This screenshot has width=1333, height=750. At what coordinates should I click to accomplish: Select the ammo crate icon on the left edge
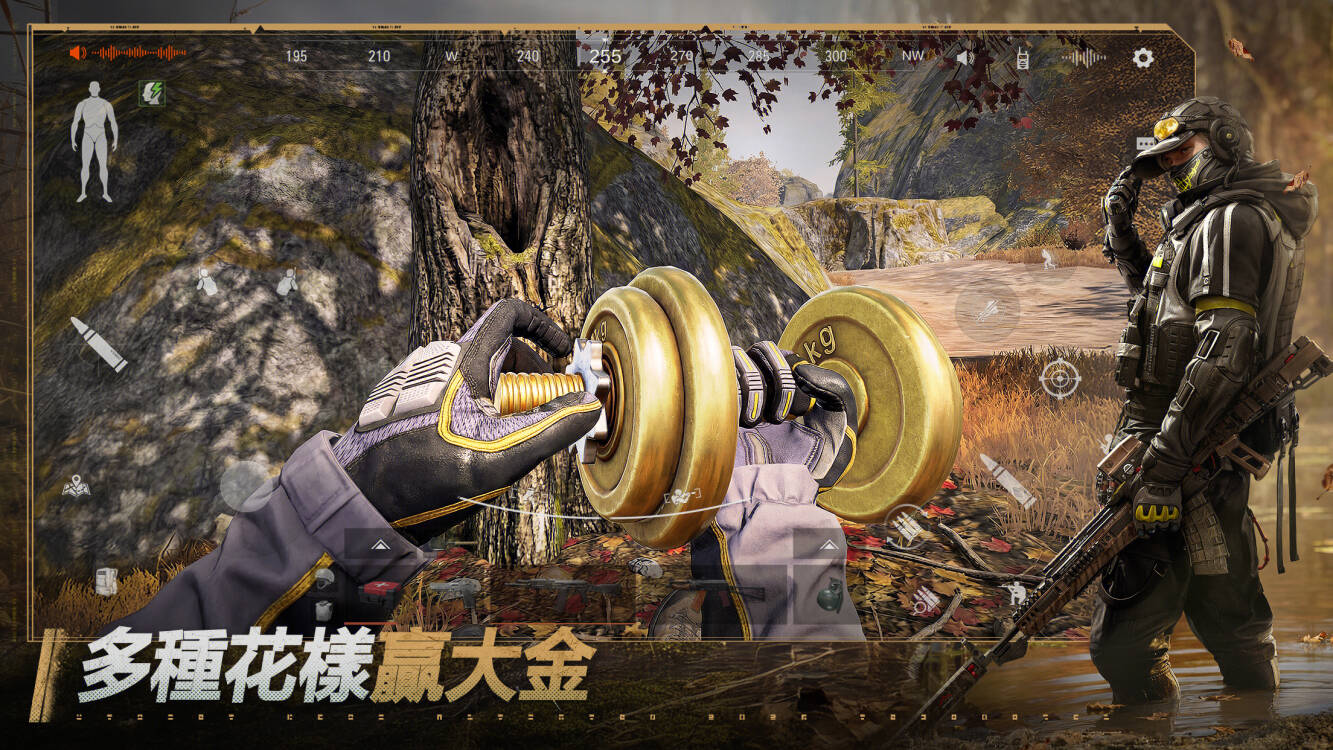[x=105, y=580]
